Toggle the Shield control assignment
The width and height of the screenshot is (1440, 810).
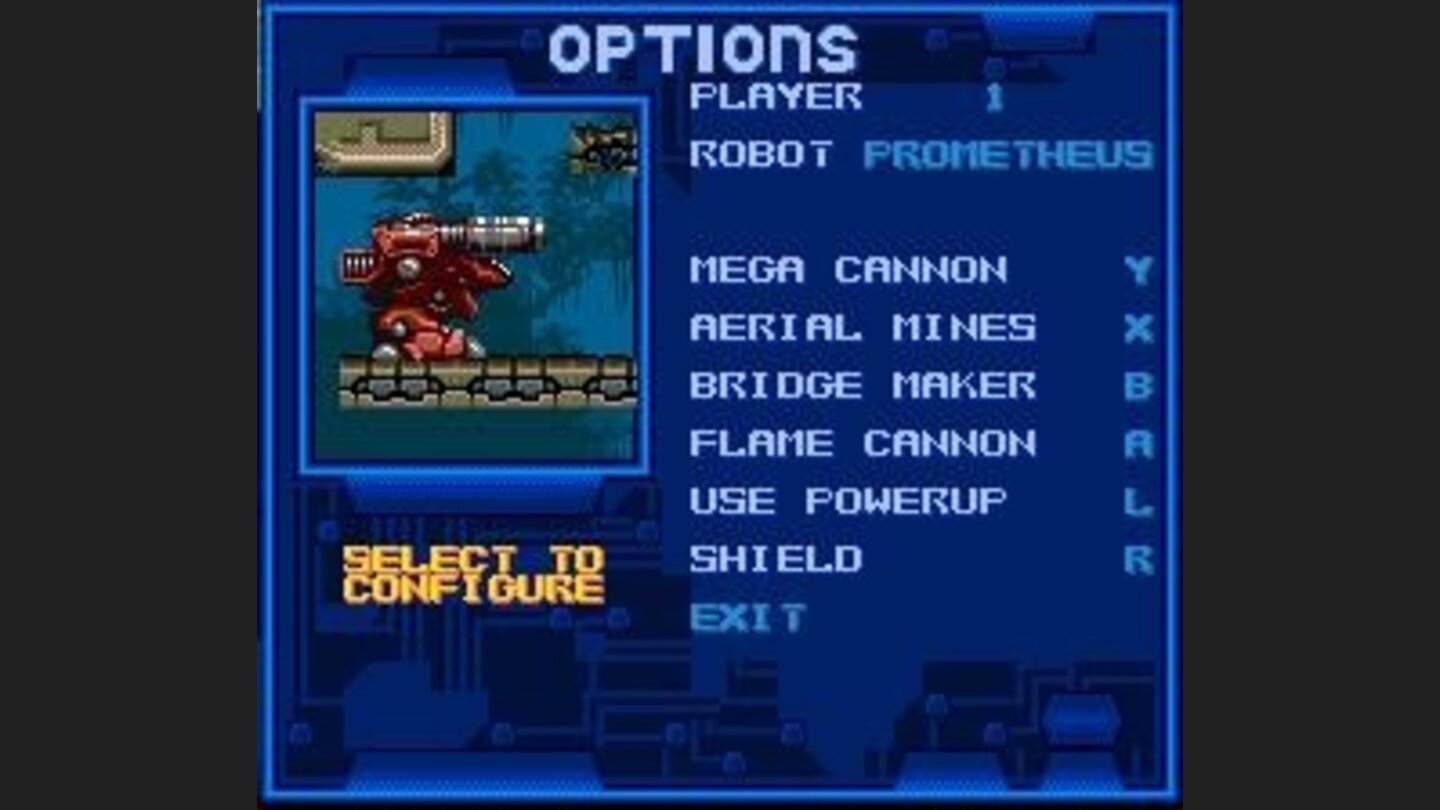[x=780, y=560]
